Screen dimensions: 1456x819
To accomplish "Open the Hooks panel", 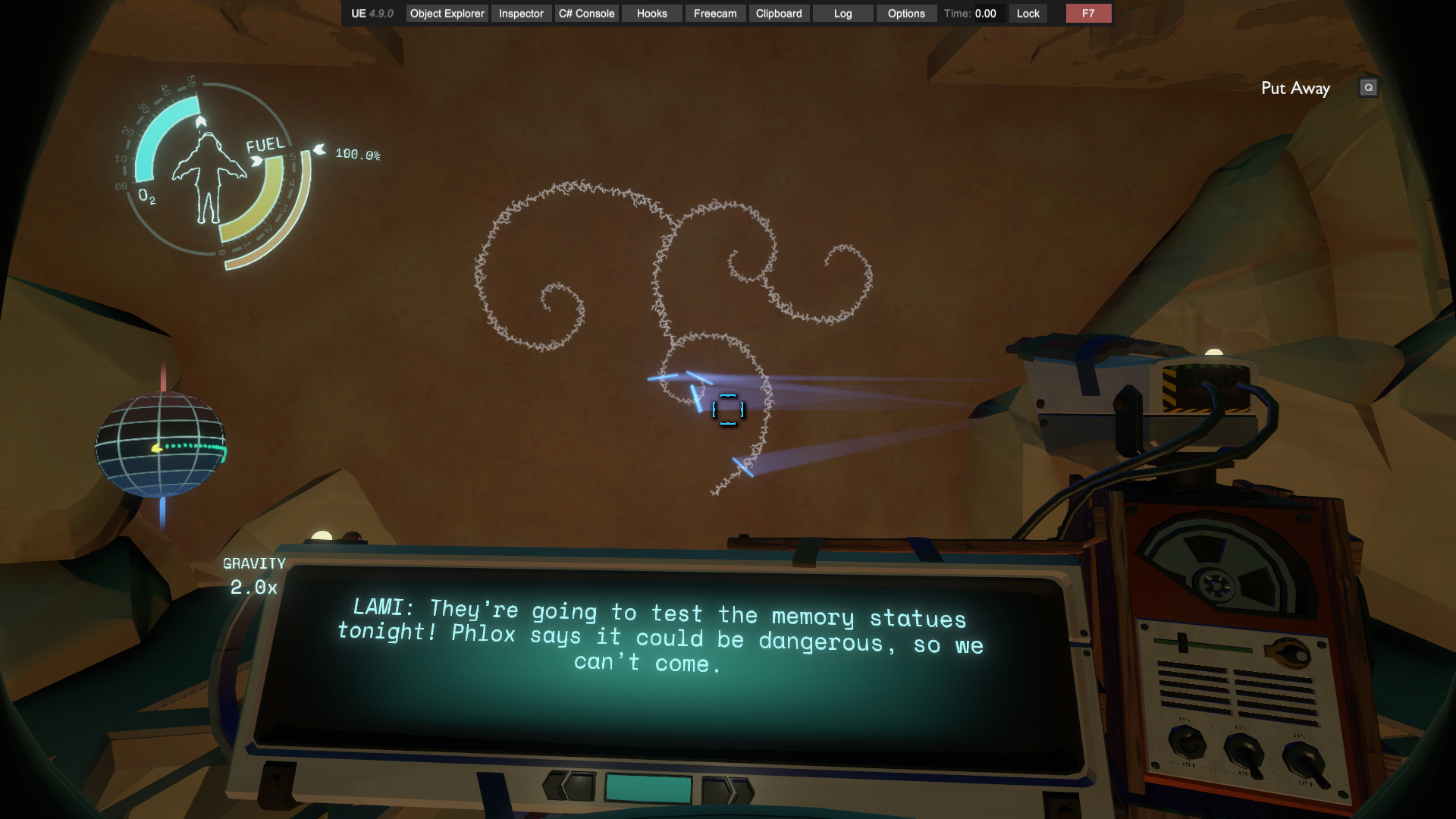I will [651, 14].
